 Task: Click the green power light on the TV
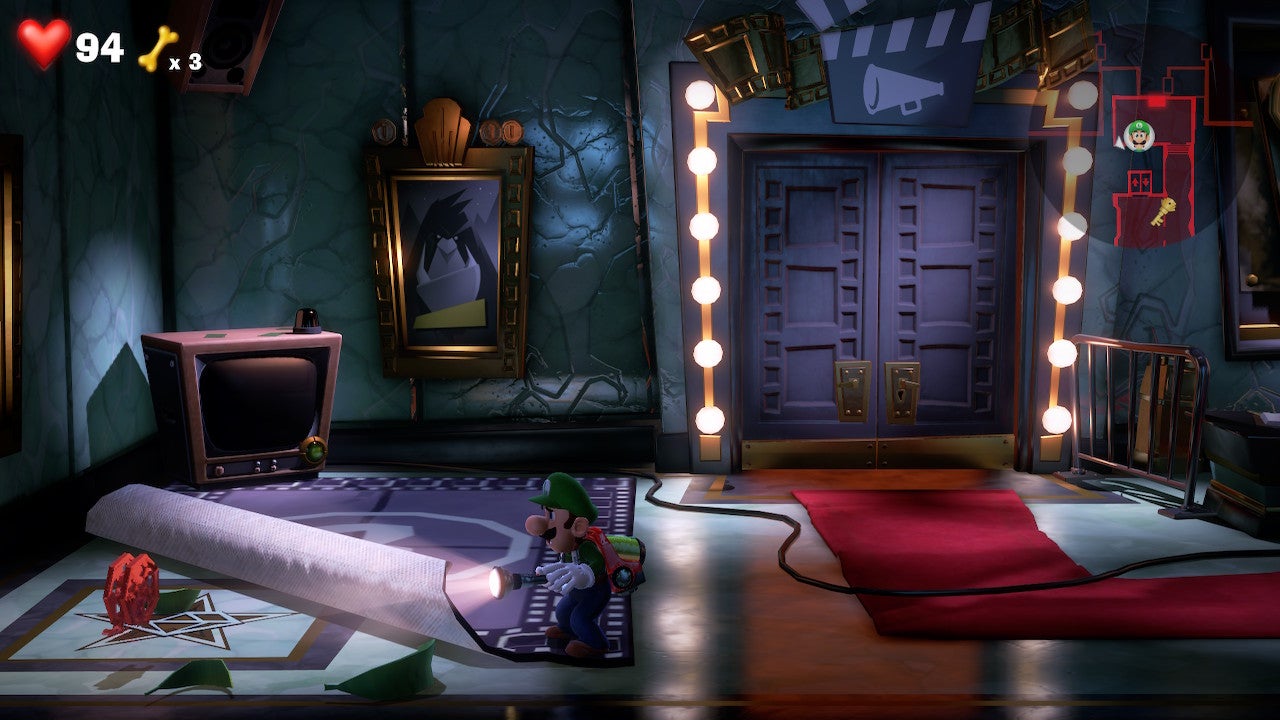click(316, 450)
